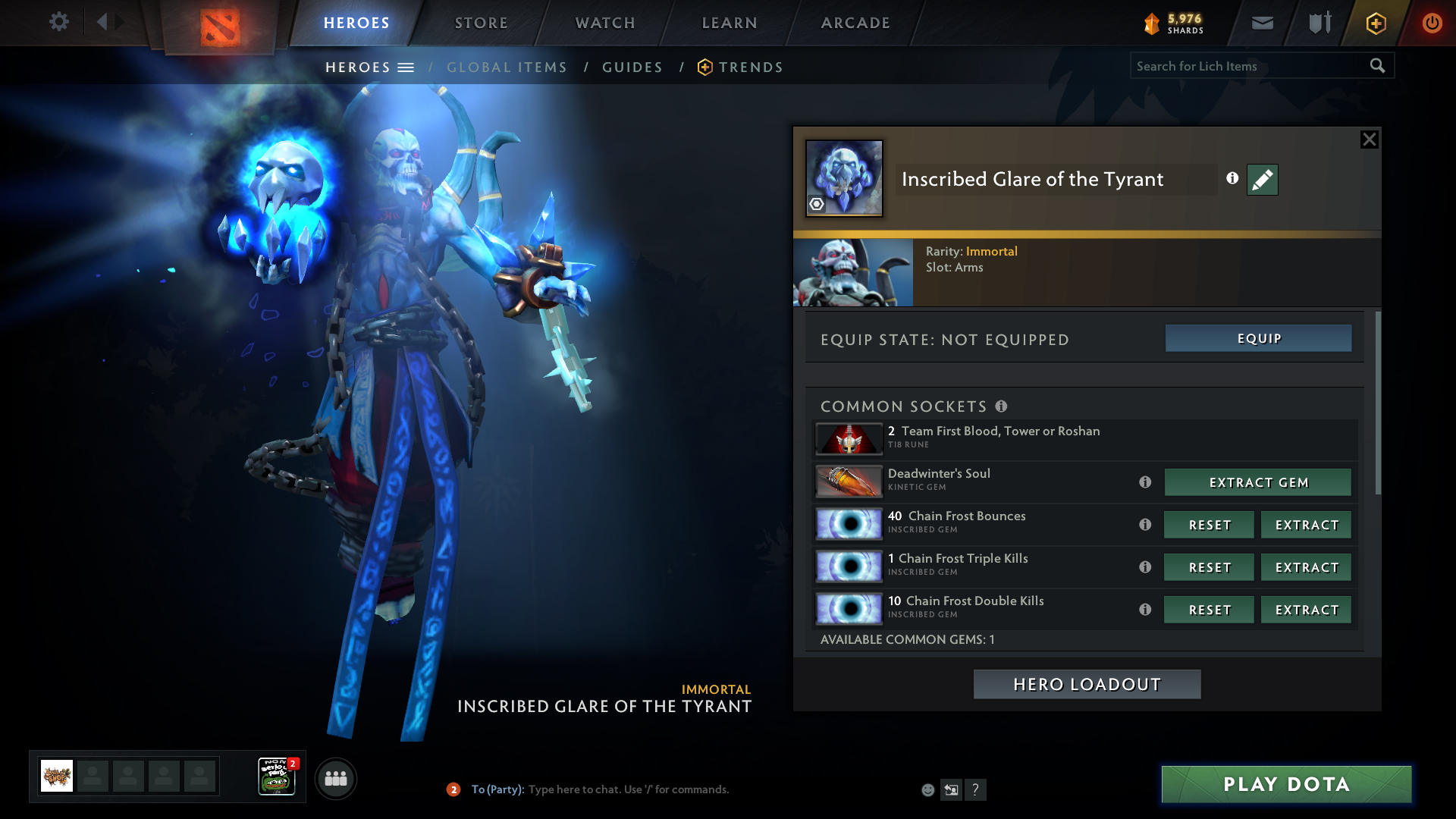The height and width of the screenshot is (819, 1456).
Task: Go to the Learn tab
Action: pos(730,23)
